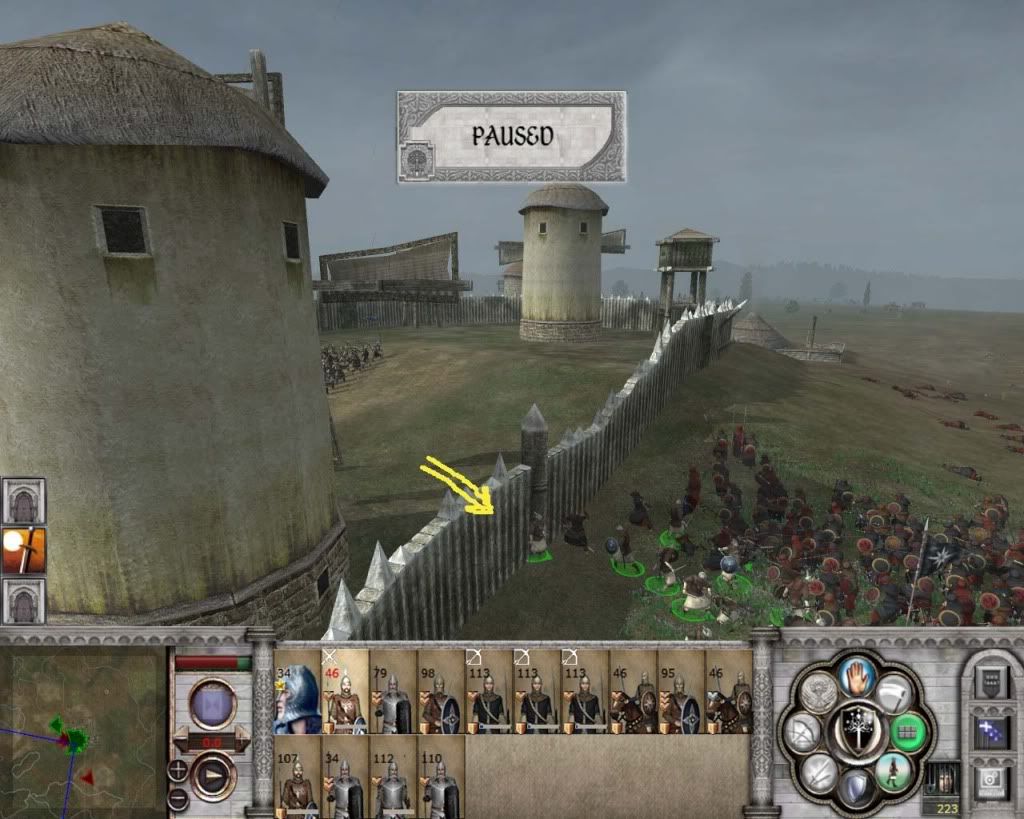Zoom in the minimap with plus button

click(x=178, y=769)
